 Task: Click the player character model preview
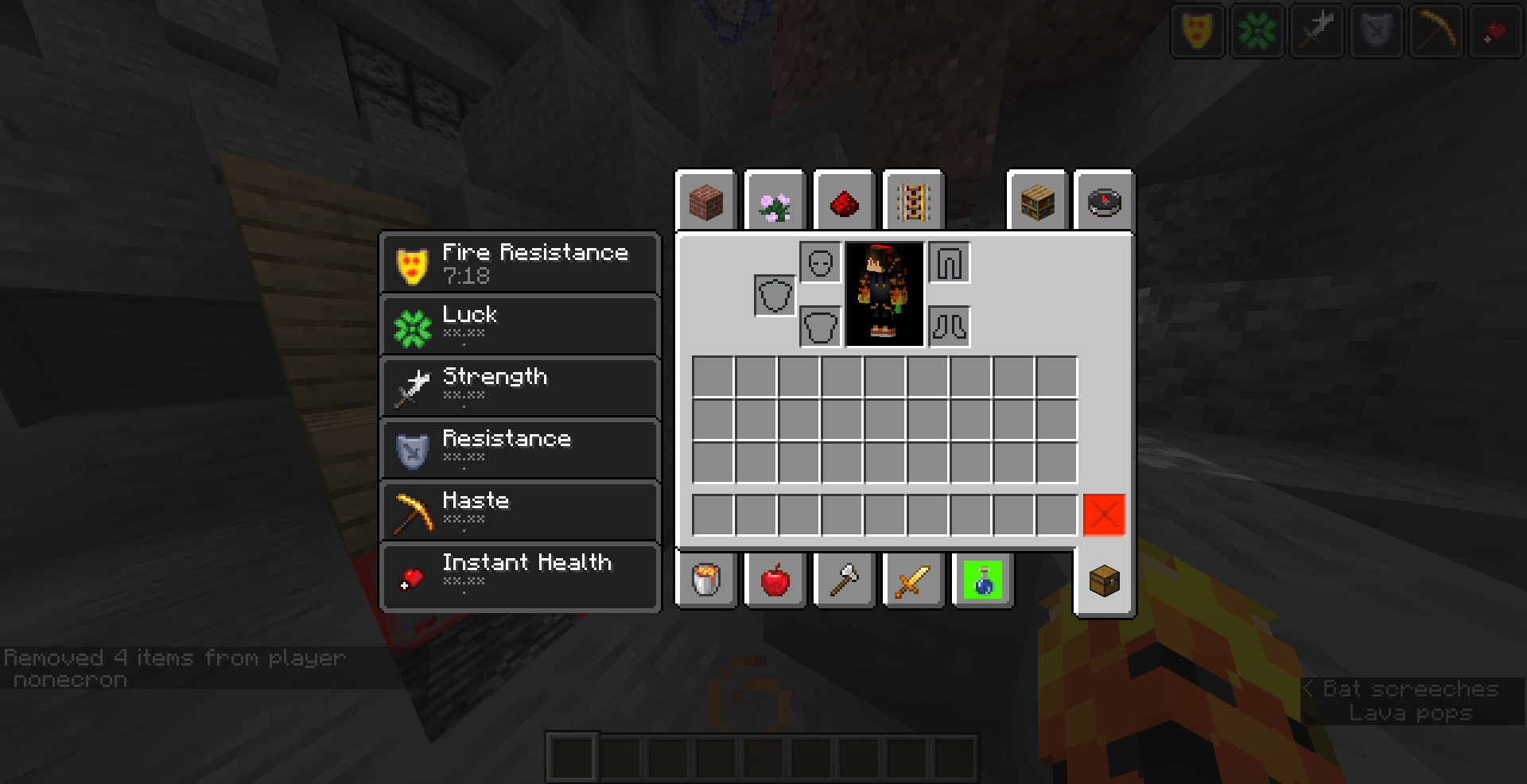[x=884, y=295]
